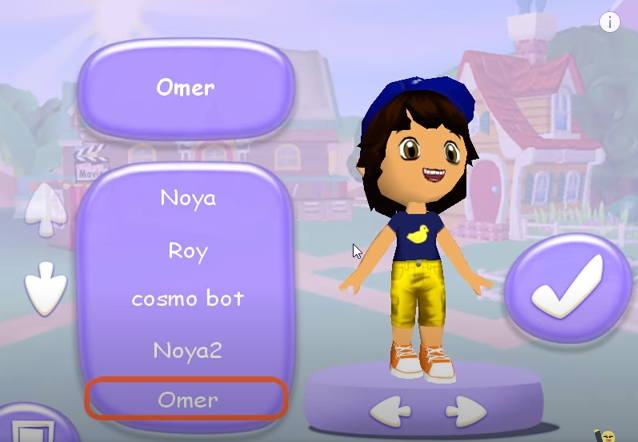Pick the cosmo bot list entry

click(x=188, y=299)
